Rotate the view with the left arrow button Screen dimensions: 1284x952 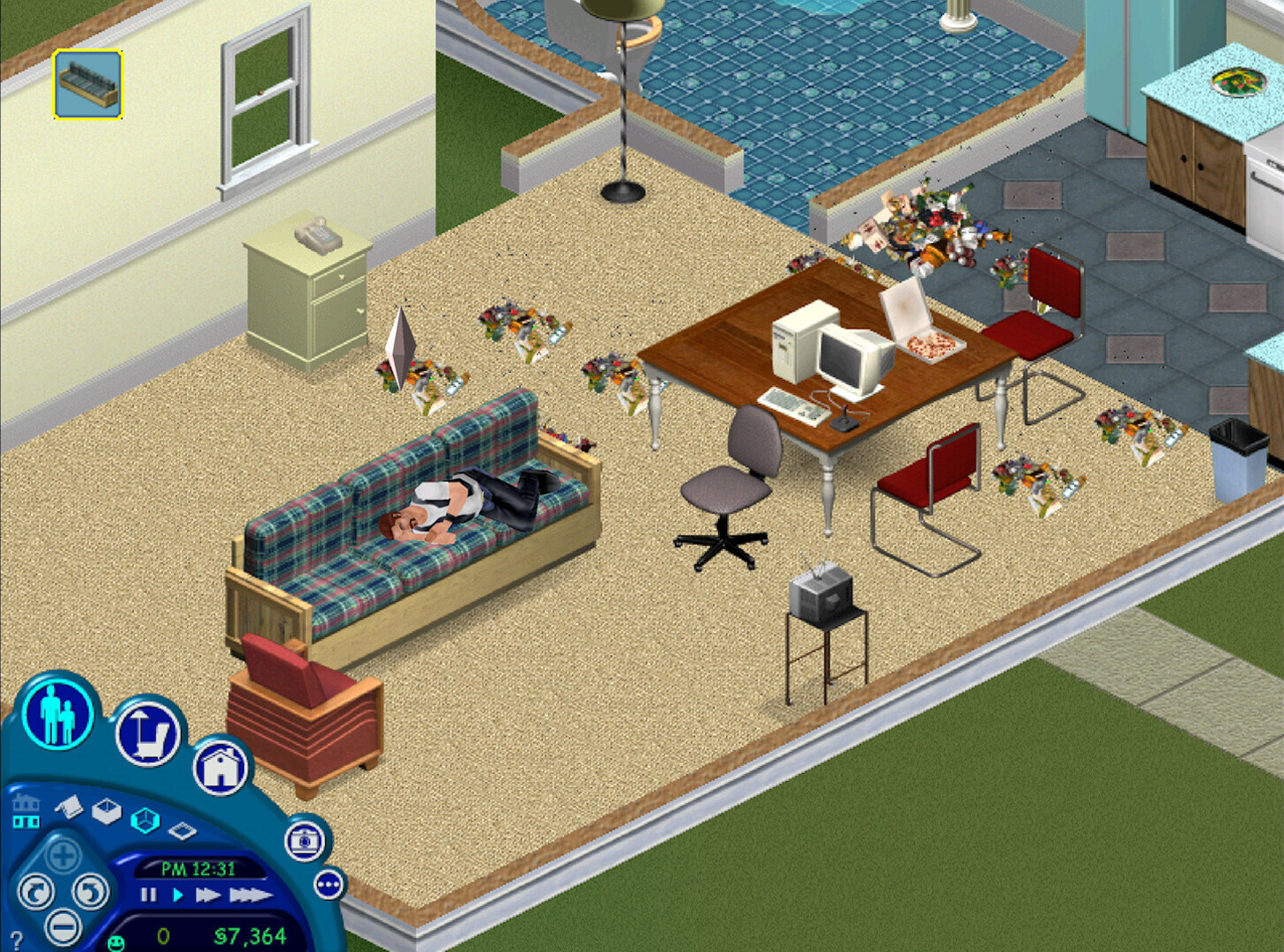click(35, 890)
